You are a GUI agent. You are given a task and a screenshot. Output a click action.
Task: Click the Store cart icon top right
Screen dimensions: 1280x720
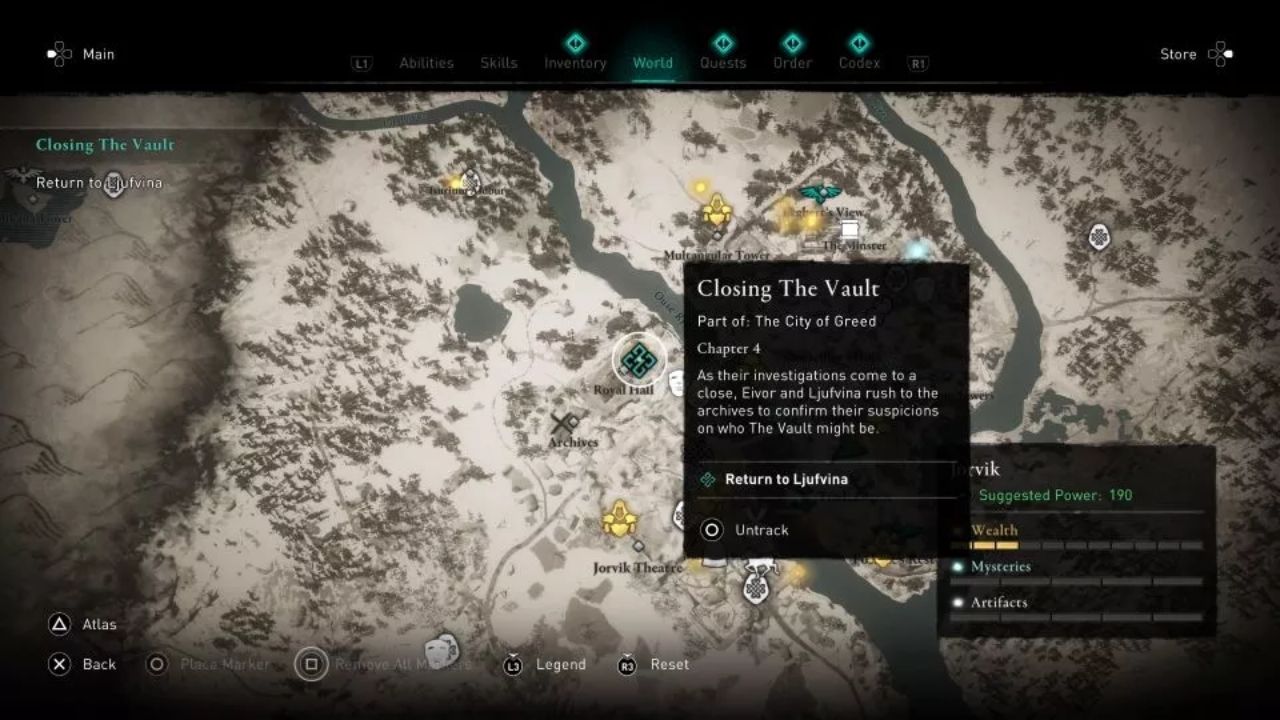(x=1221, y=54)
